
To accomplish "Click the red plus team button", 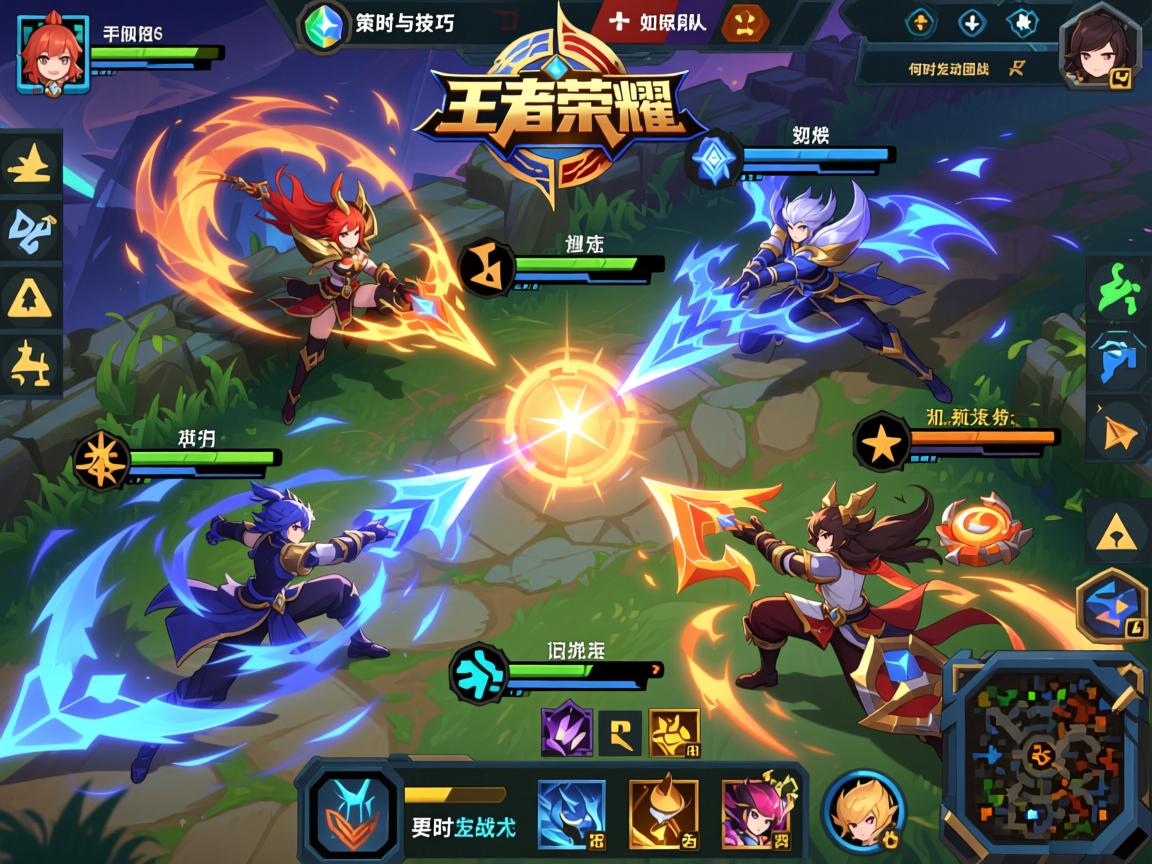I will coord(620,20).
